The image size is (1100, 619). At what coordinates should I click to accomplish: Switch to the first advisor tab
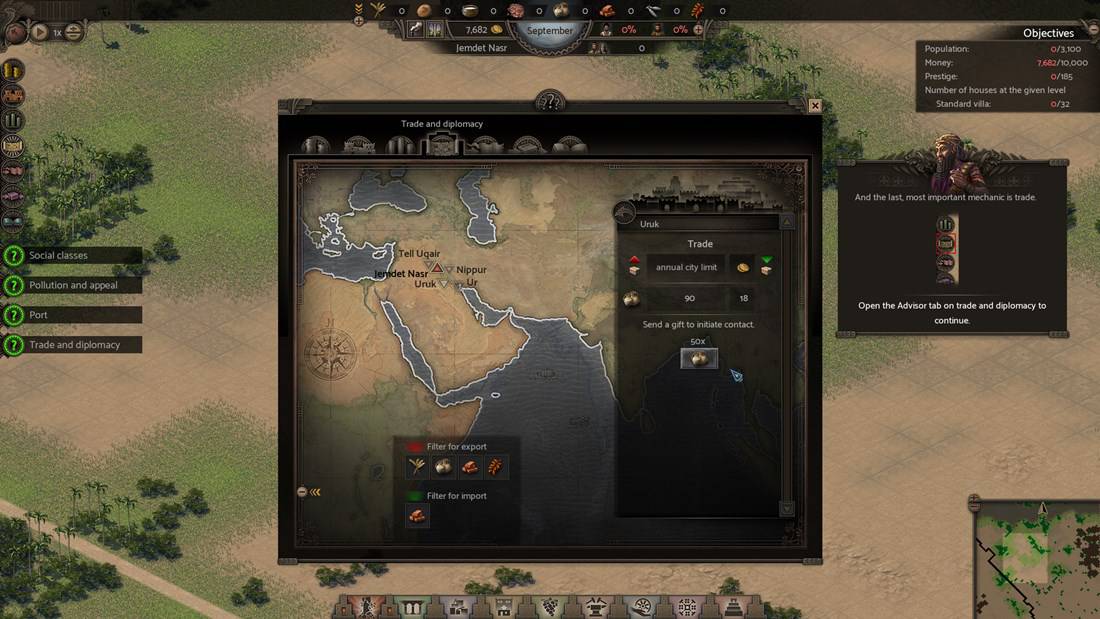point(315,145)
